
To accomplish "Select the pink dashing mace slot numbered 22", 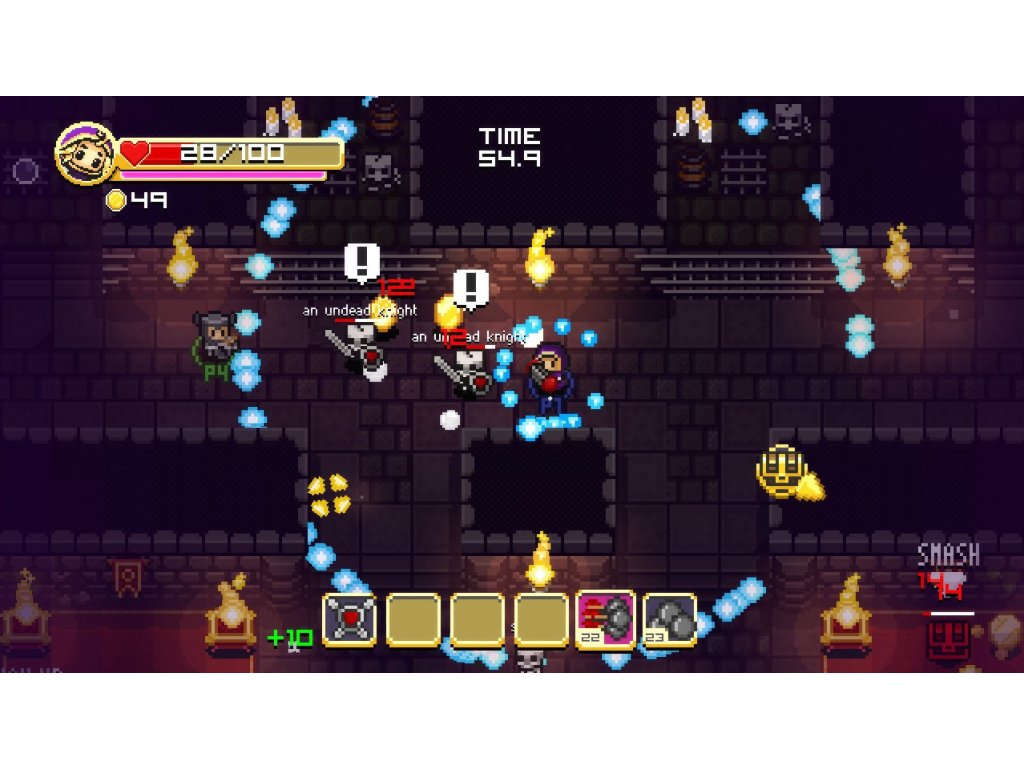I will (605, 620).
